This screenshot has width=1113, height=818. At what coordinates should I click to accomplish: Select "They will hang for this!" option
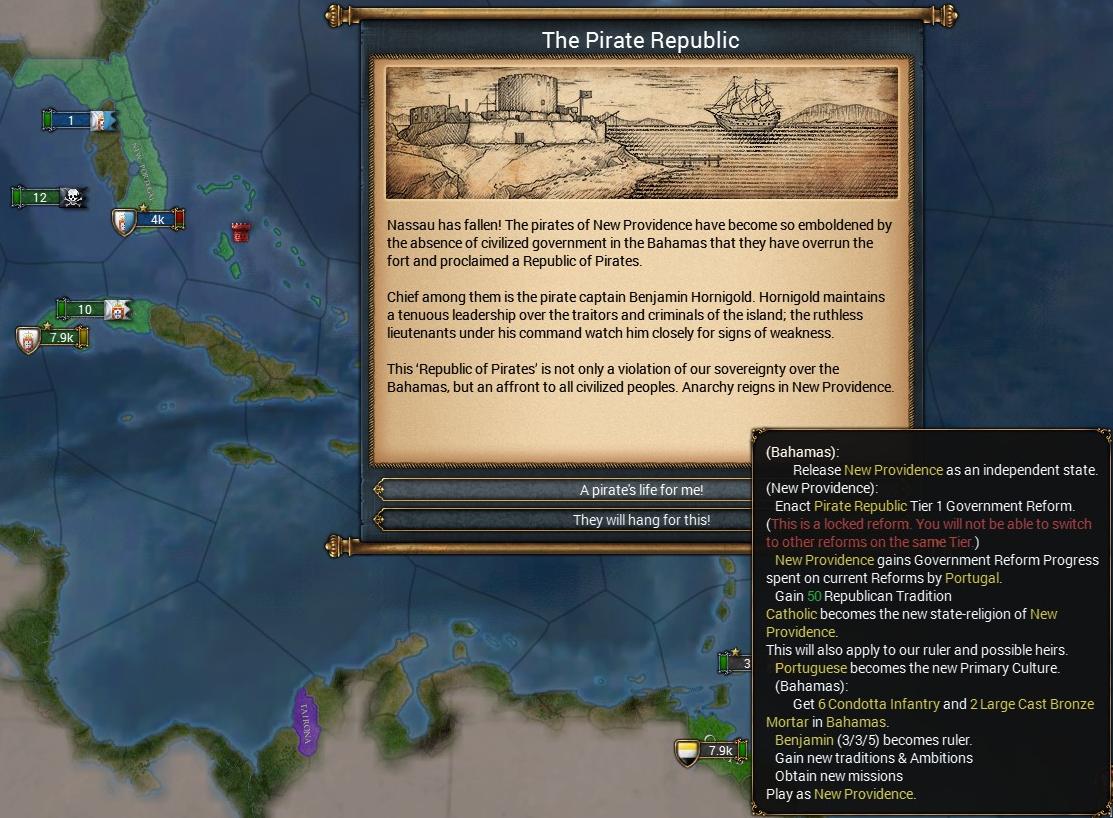point(640,520)
